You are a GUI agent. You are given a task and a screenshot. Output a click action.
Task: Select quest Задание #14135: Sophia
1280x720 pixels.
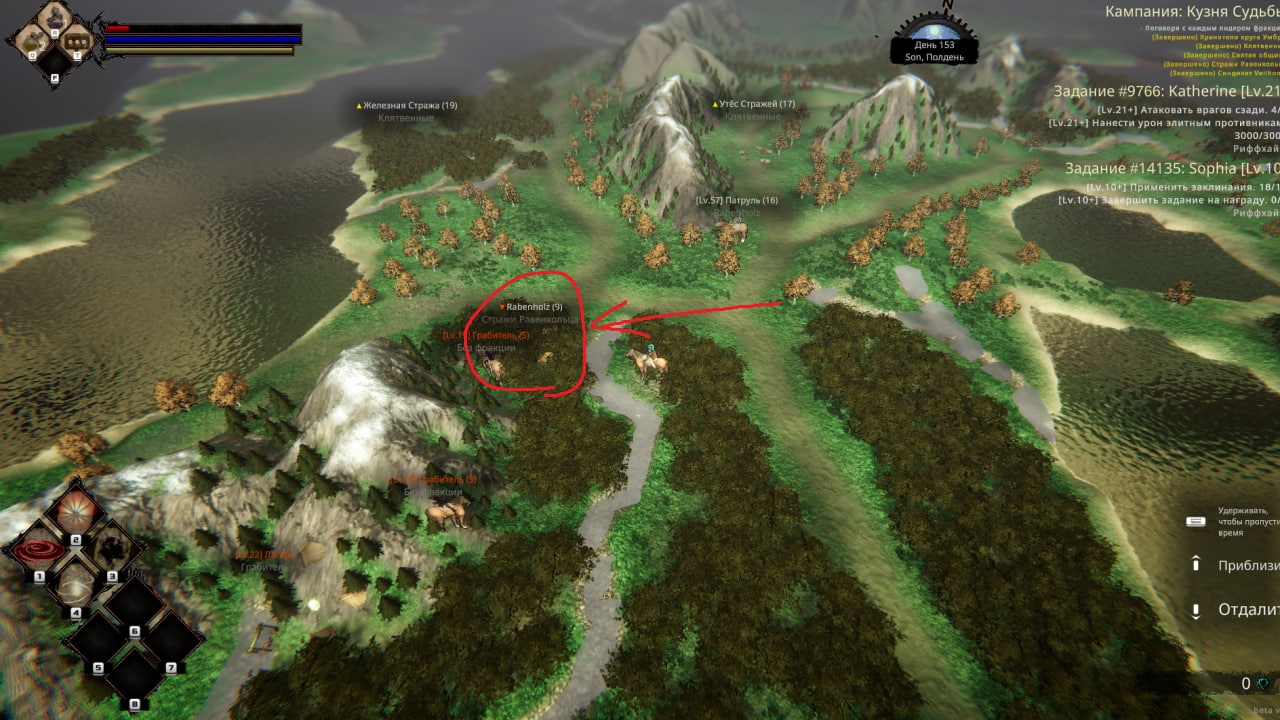tap(1171, 168)
